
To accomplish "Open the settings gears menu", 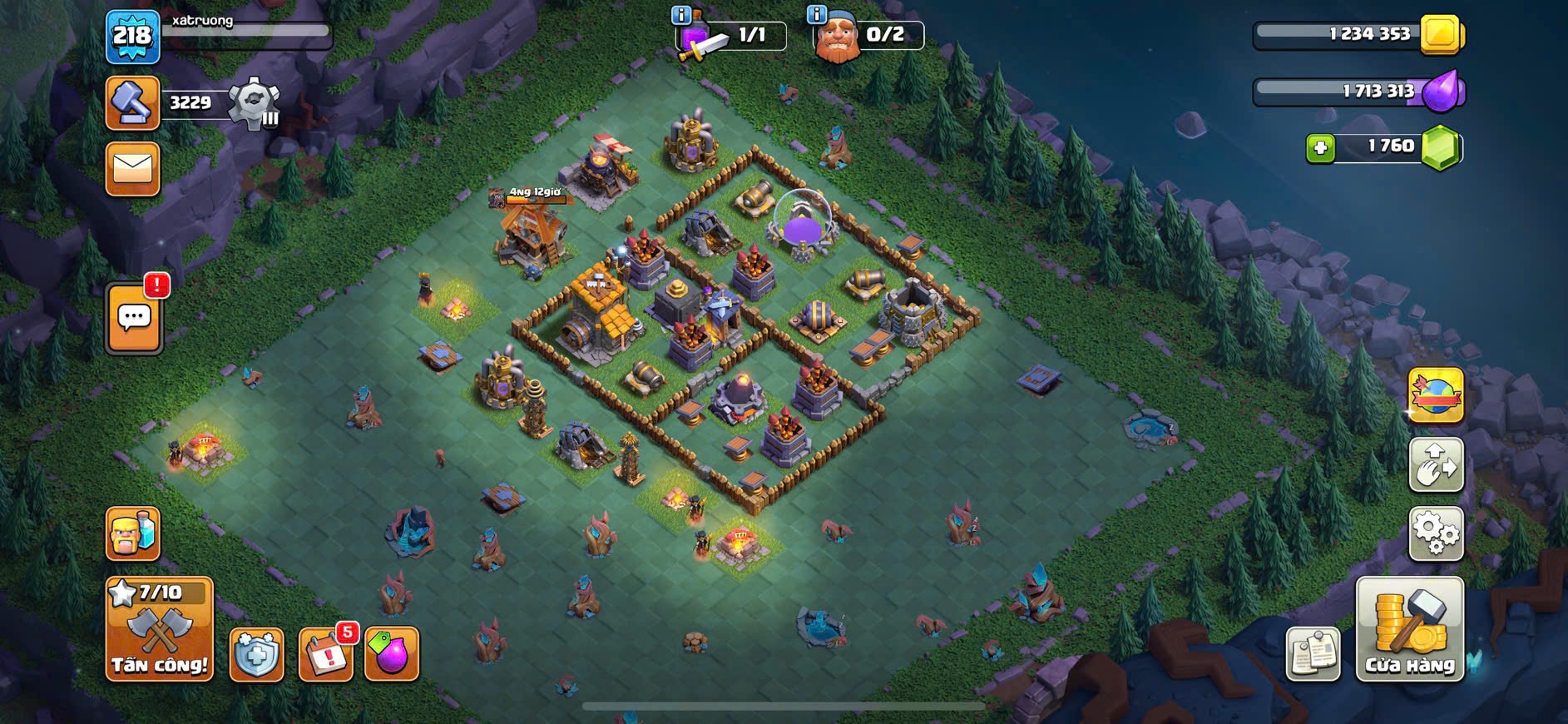I will (1436, 533).
